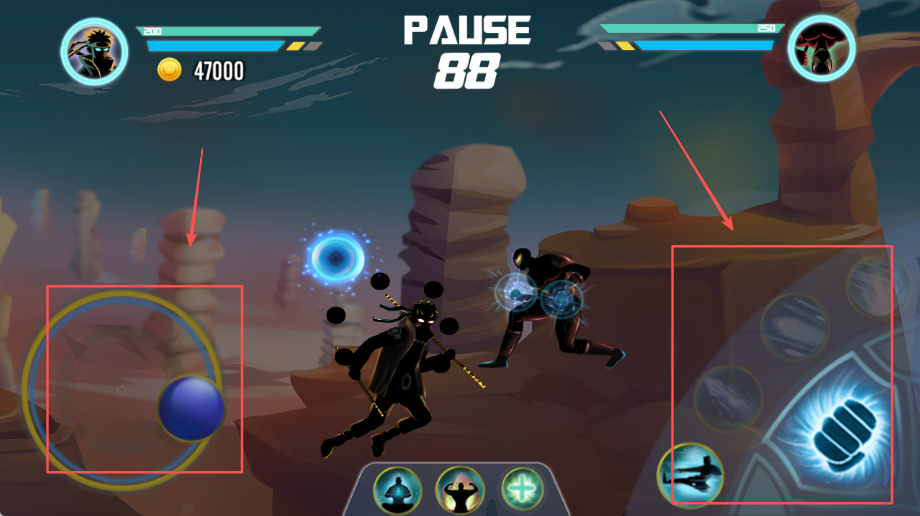
Task: Click the enemy's red portrait
Action: [x=821, y=47]
